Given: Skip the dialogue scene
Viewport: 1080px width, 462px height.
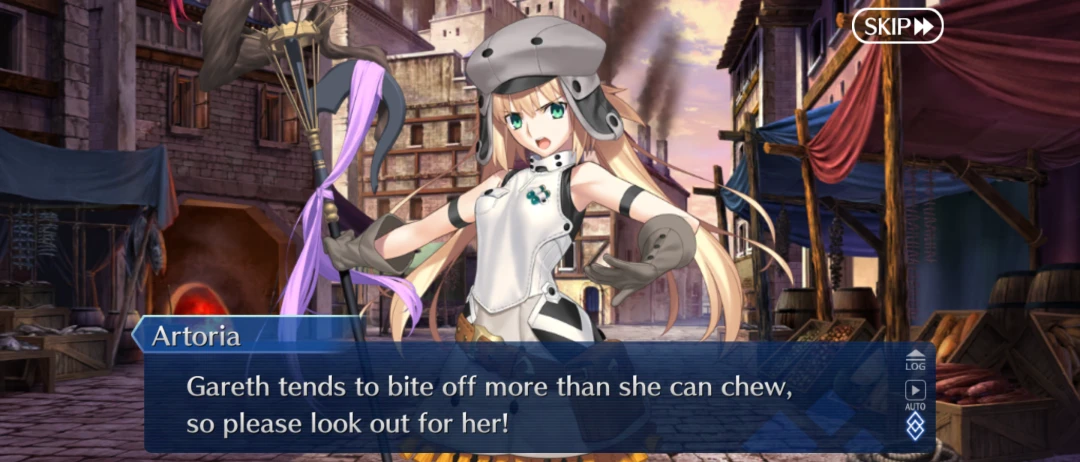Looking at the screenshot, I should click(x=897, y=26).
